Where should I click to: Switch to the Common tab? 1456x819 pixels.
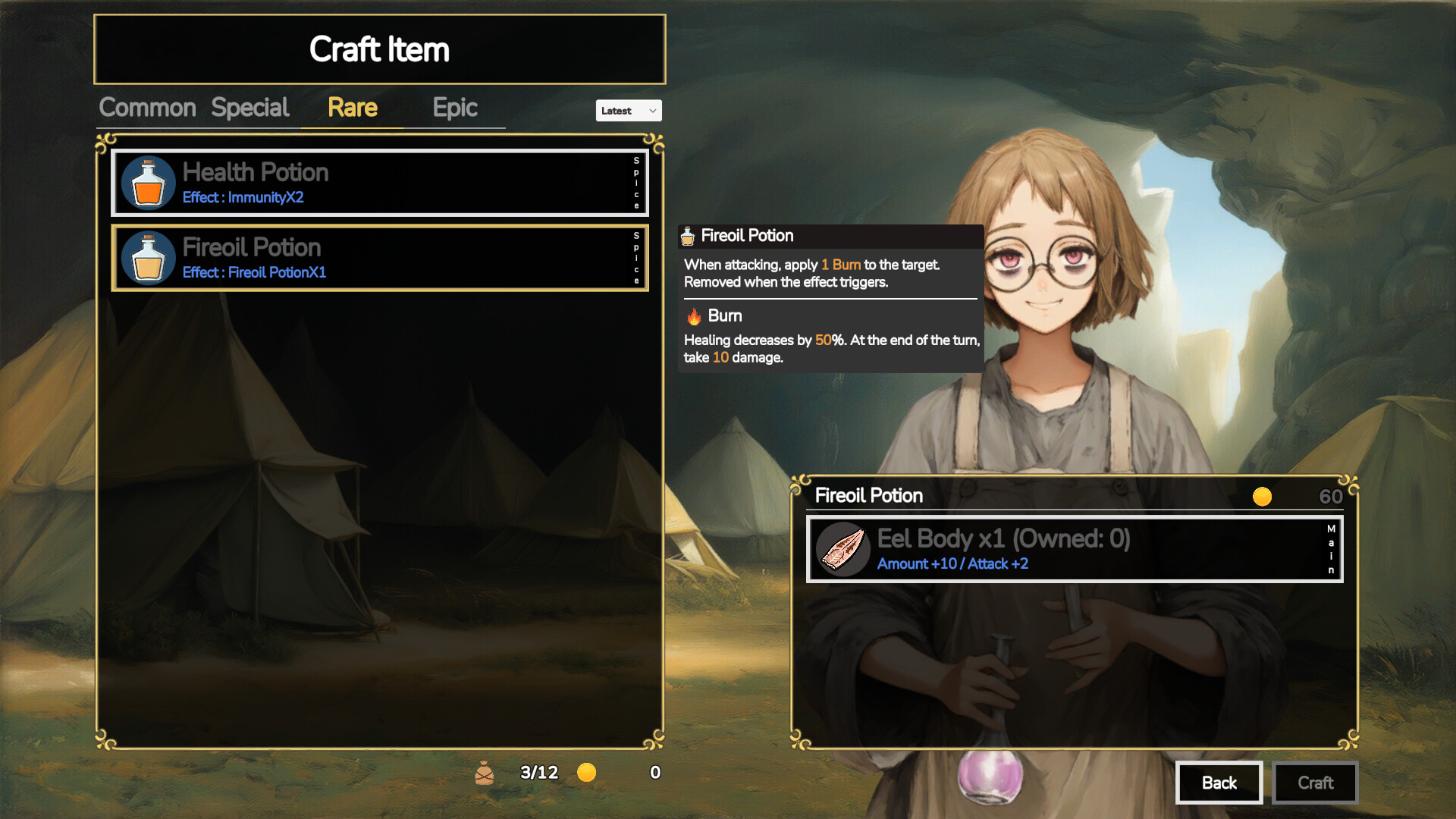coord(148,108)
